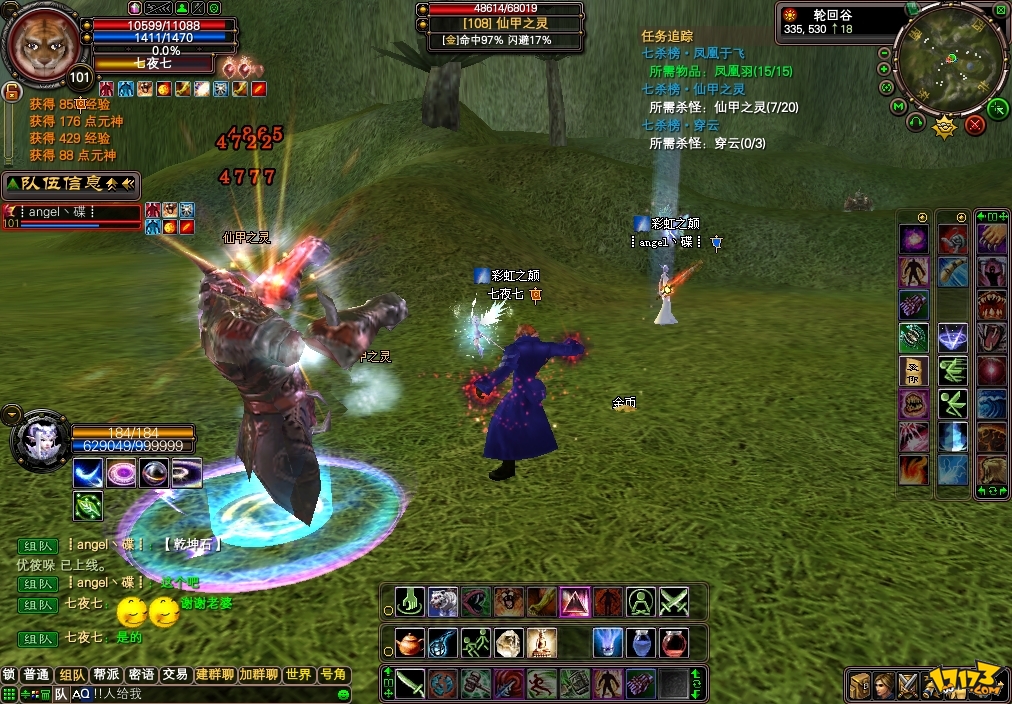Activate the white tiger skill icon
1012x704 pixels.
click(443, 601)
